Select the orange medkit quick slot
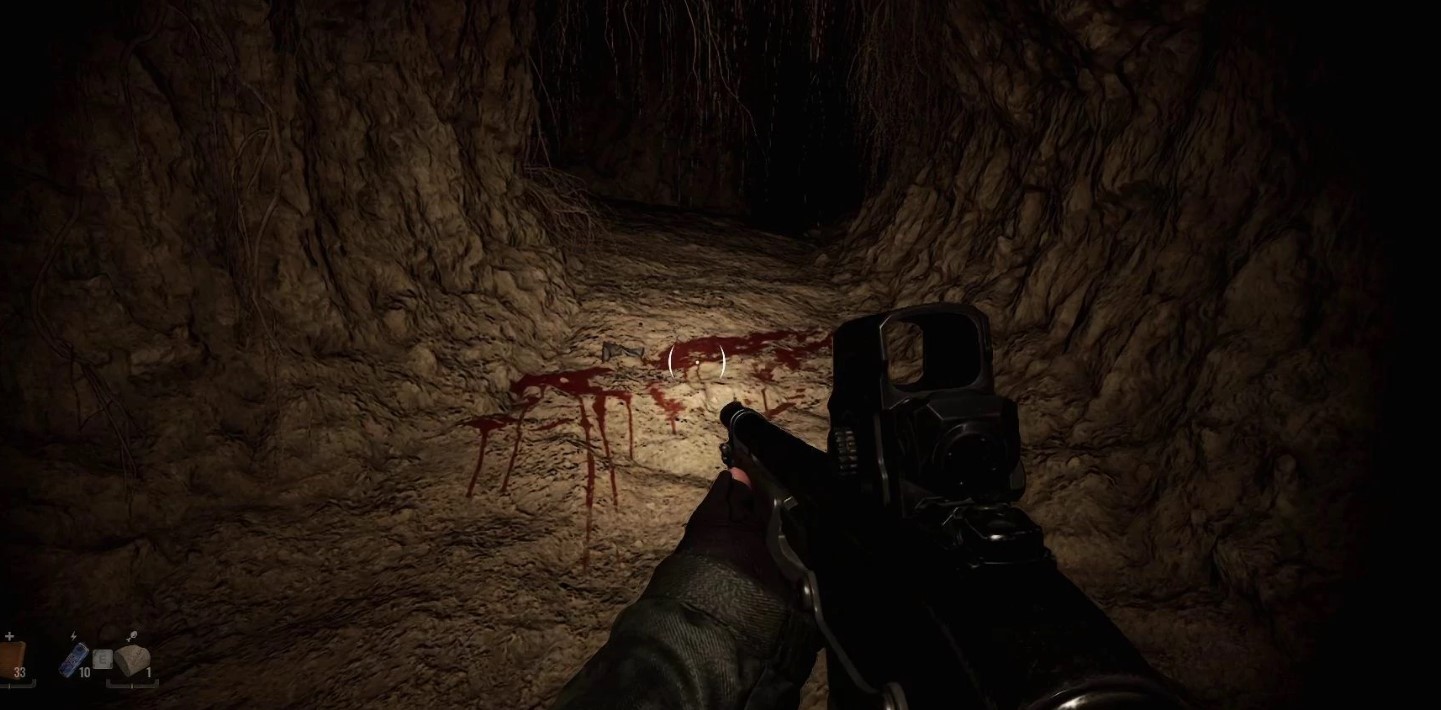1441x710 pixels. pos(11,658)
